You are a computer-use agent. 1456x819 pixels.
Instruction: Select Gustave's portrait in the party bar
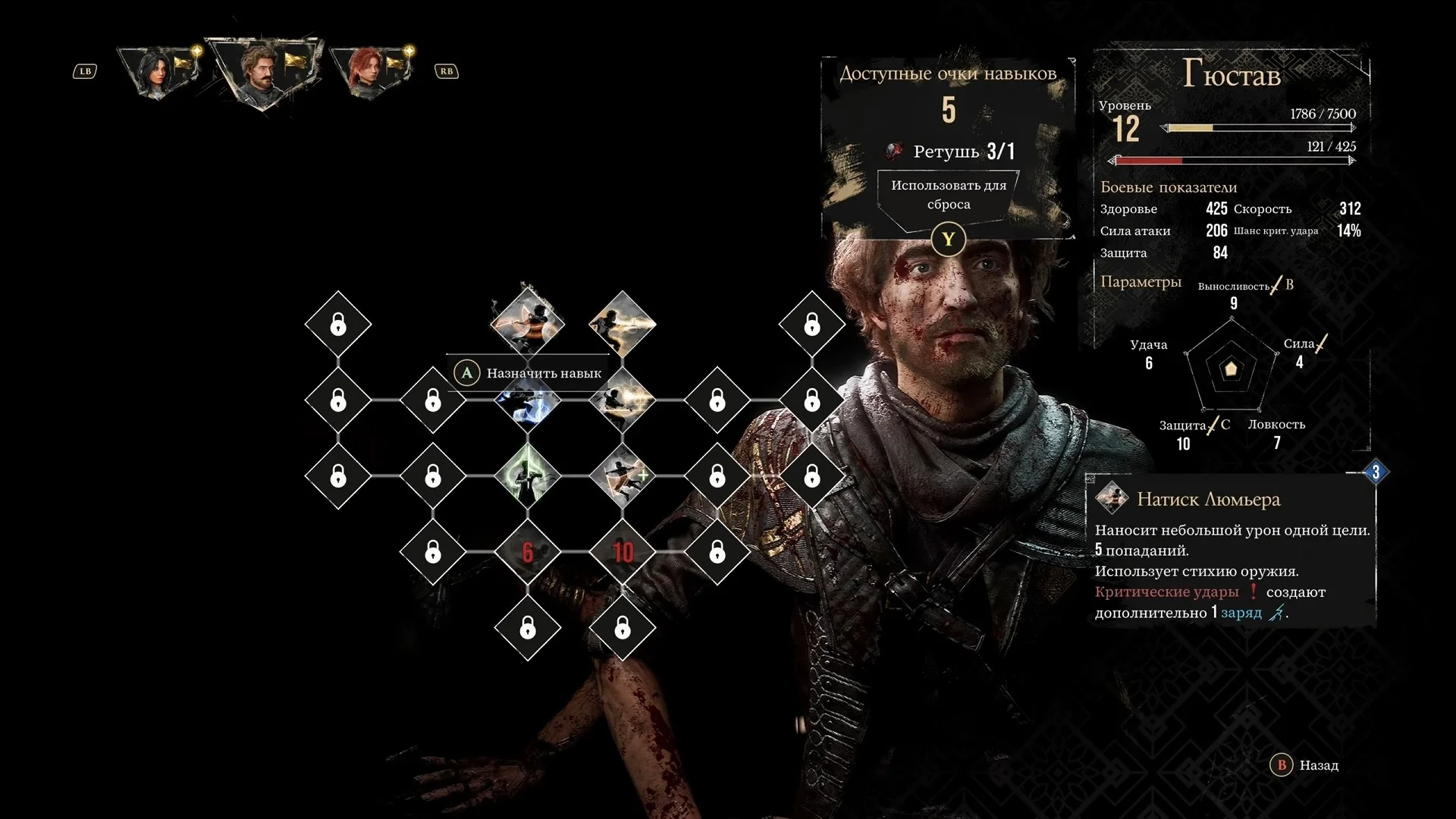[263, 71]
